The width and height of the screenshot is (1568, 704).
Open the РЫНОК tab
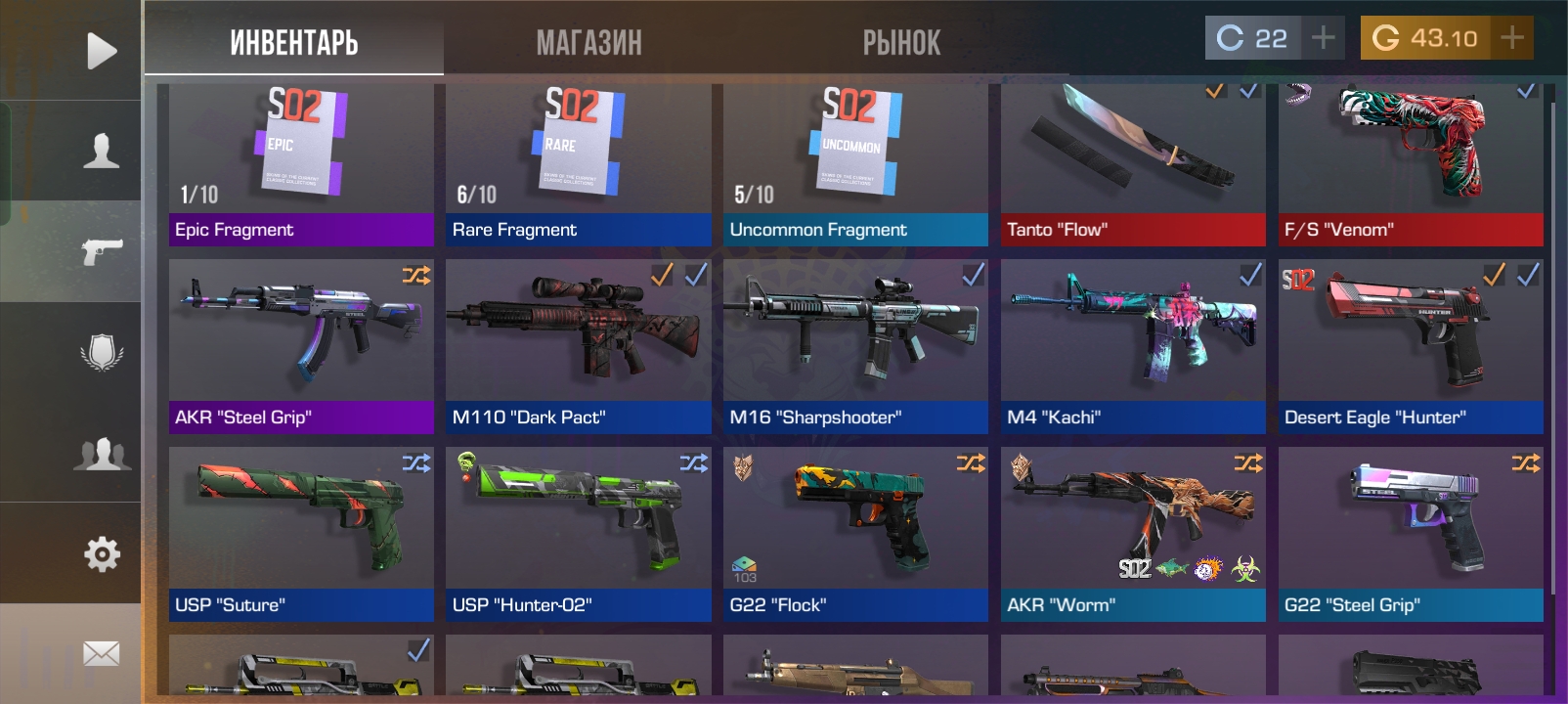(901, 43)
